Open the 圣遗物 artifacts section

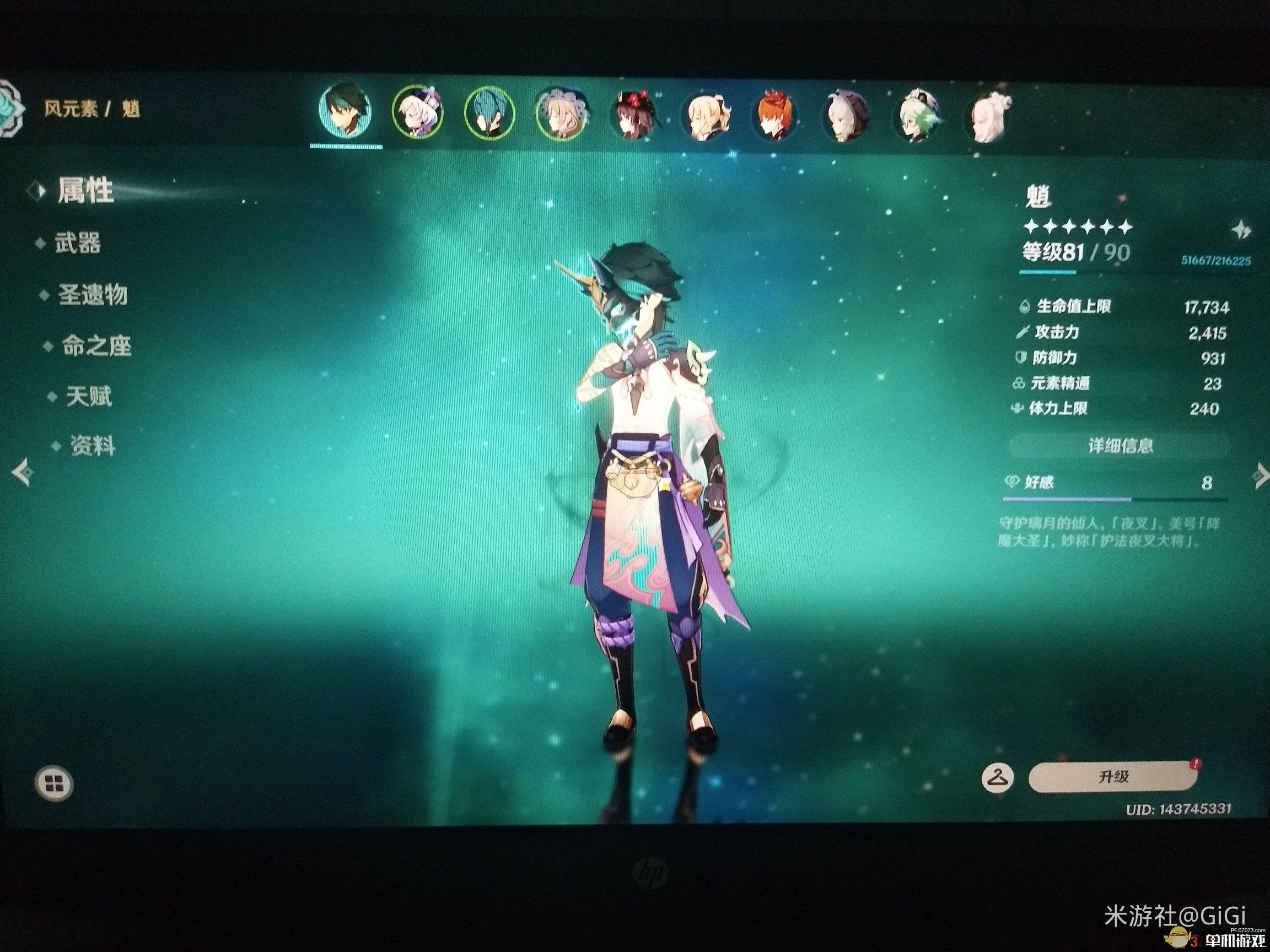pos(92,295)
